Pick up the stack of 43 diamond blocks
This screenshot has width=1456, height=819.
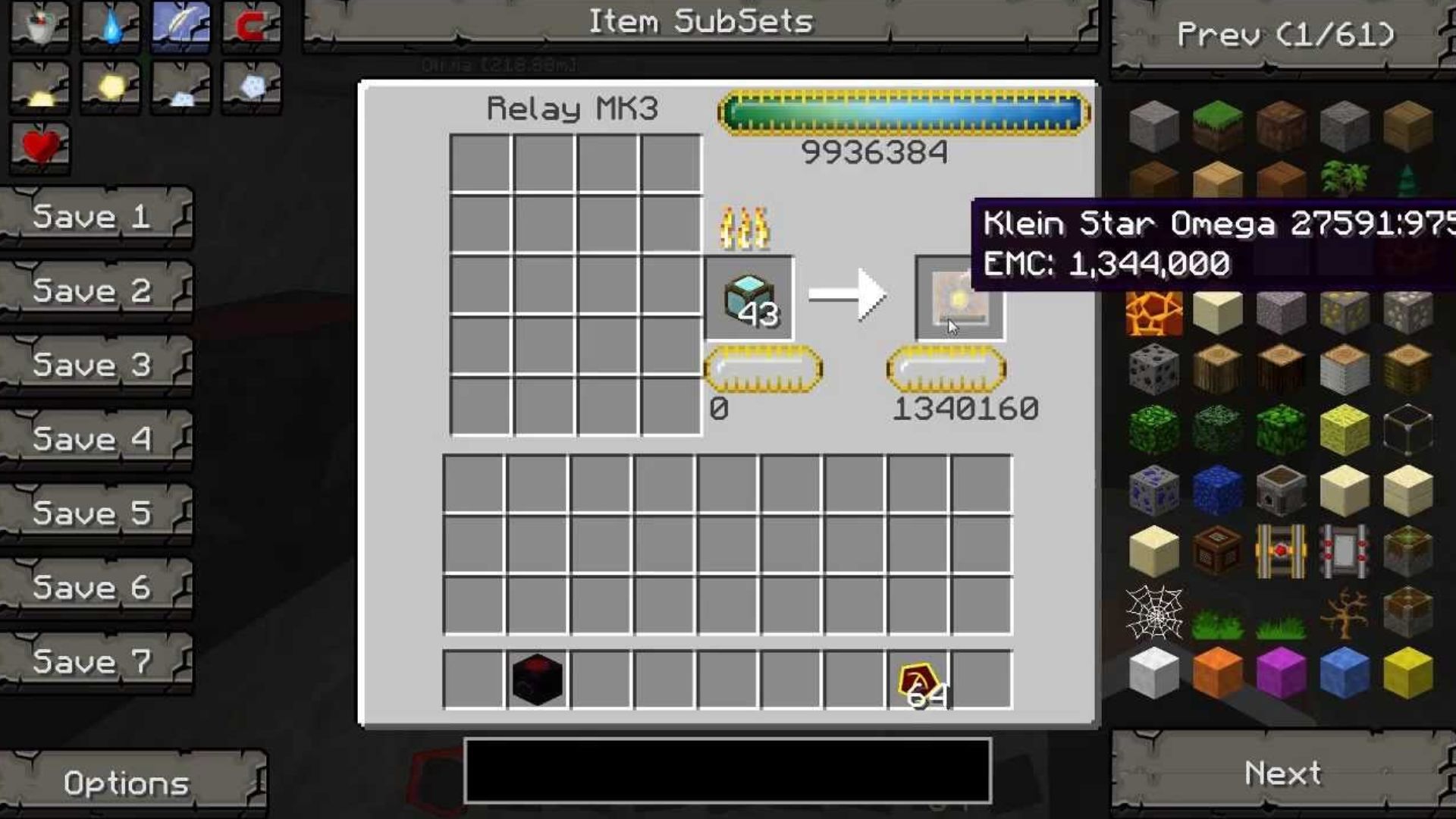coord(749,299)
